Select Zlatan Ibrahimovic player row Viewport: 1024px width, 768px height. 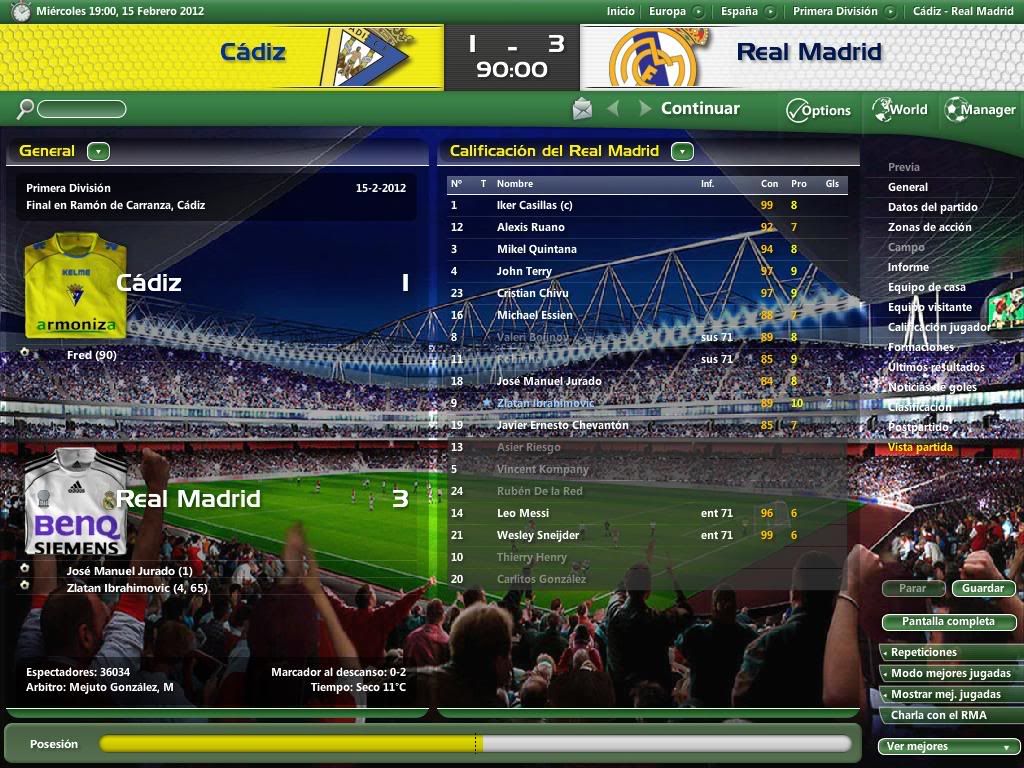click(545, 403)
